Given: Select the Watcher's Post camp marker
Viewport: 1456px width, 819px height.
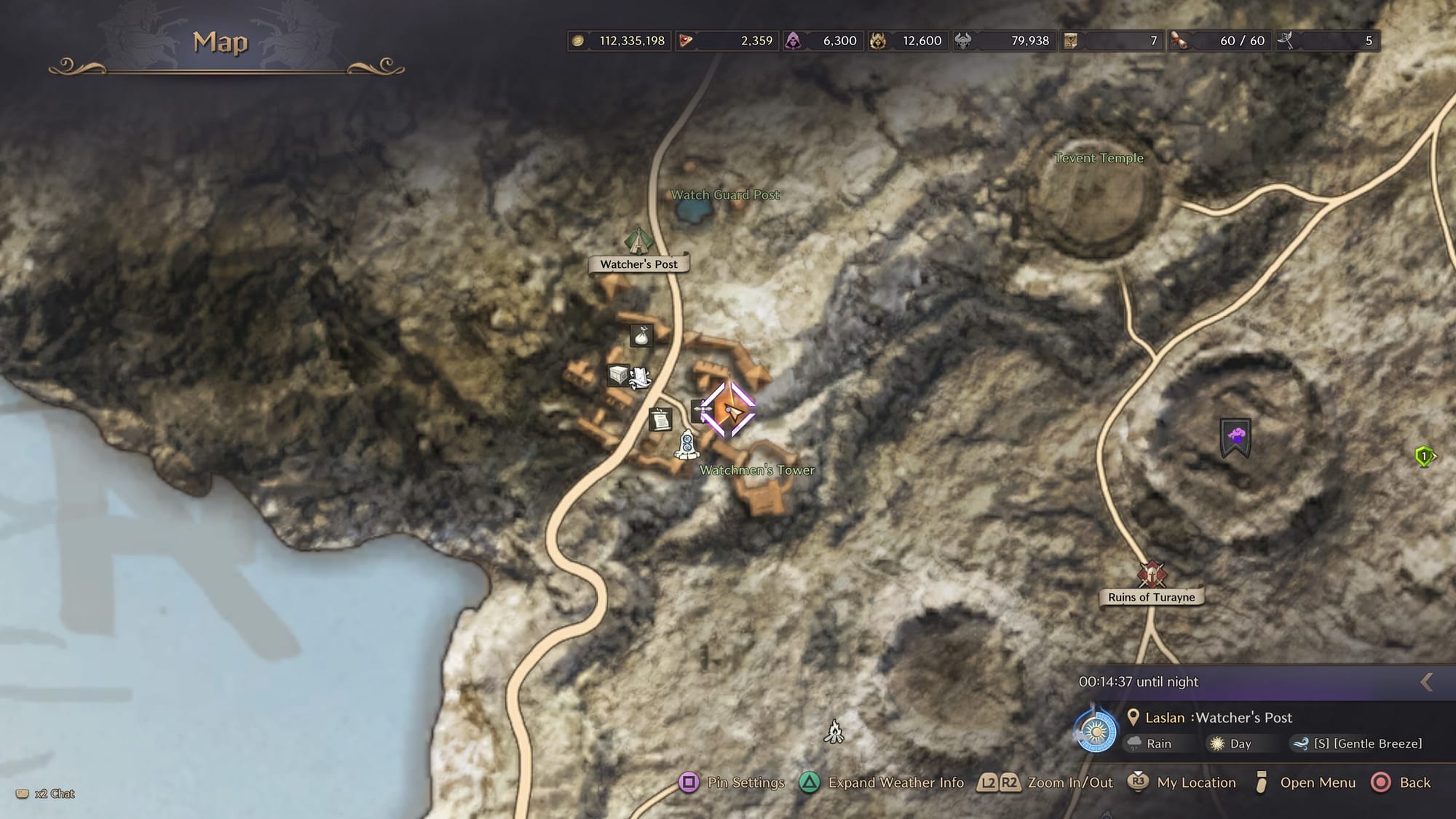Looking at the screenshot, I should point(638,241).
